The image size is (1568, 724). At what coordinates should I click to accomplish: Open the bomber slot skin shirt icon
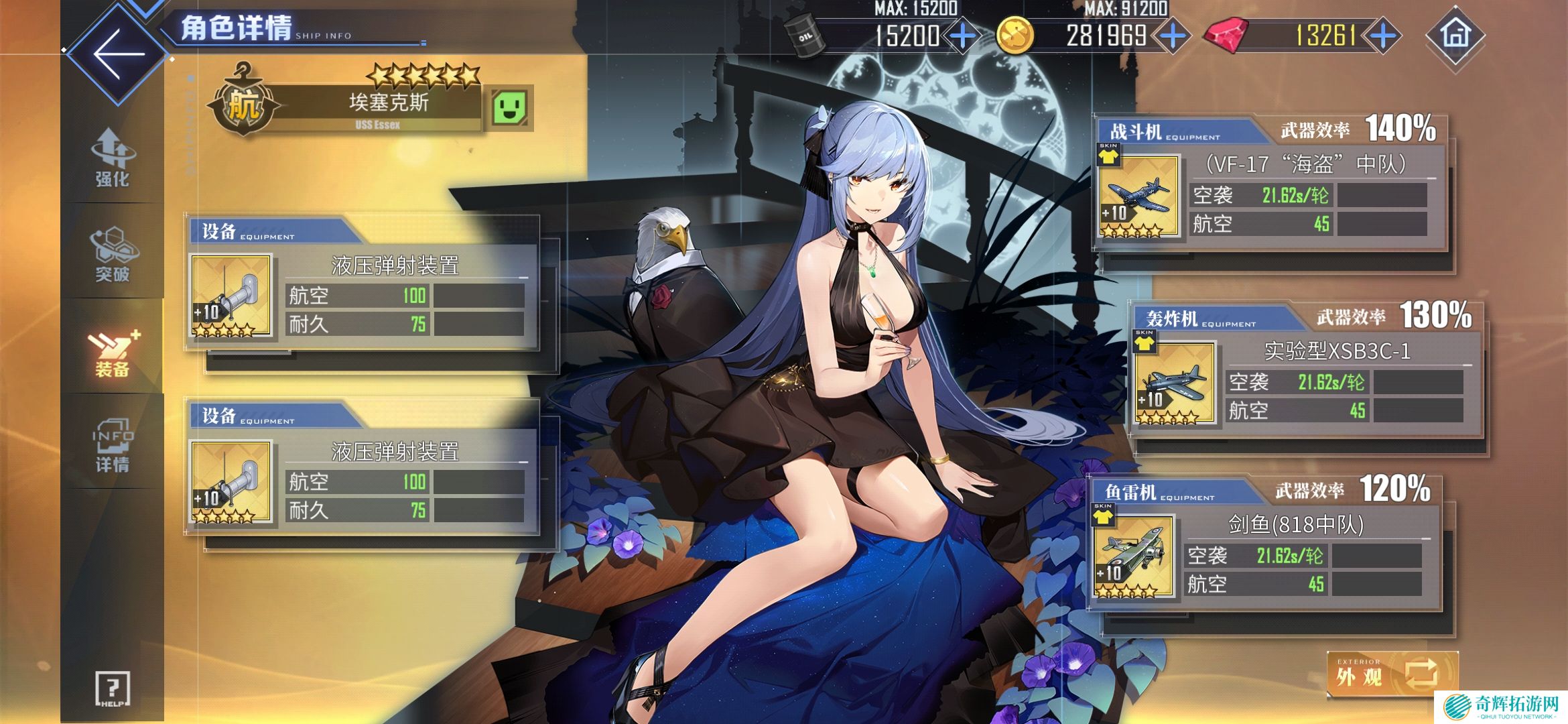point(1145,342)
